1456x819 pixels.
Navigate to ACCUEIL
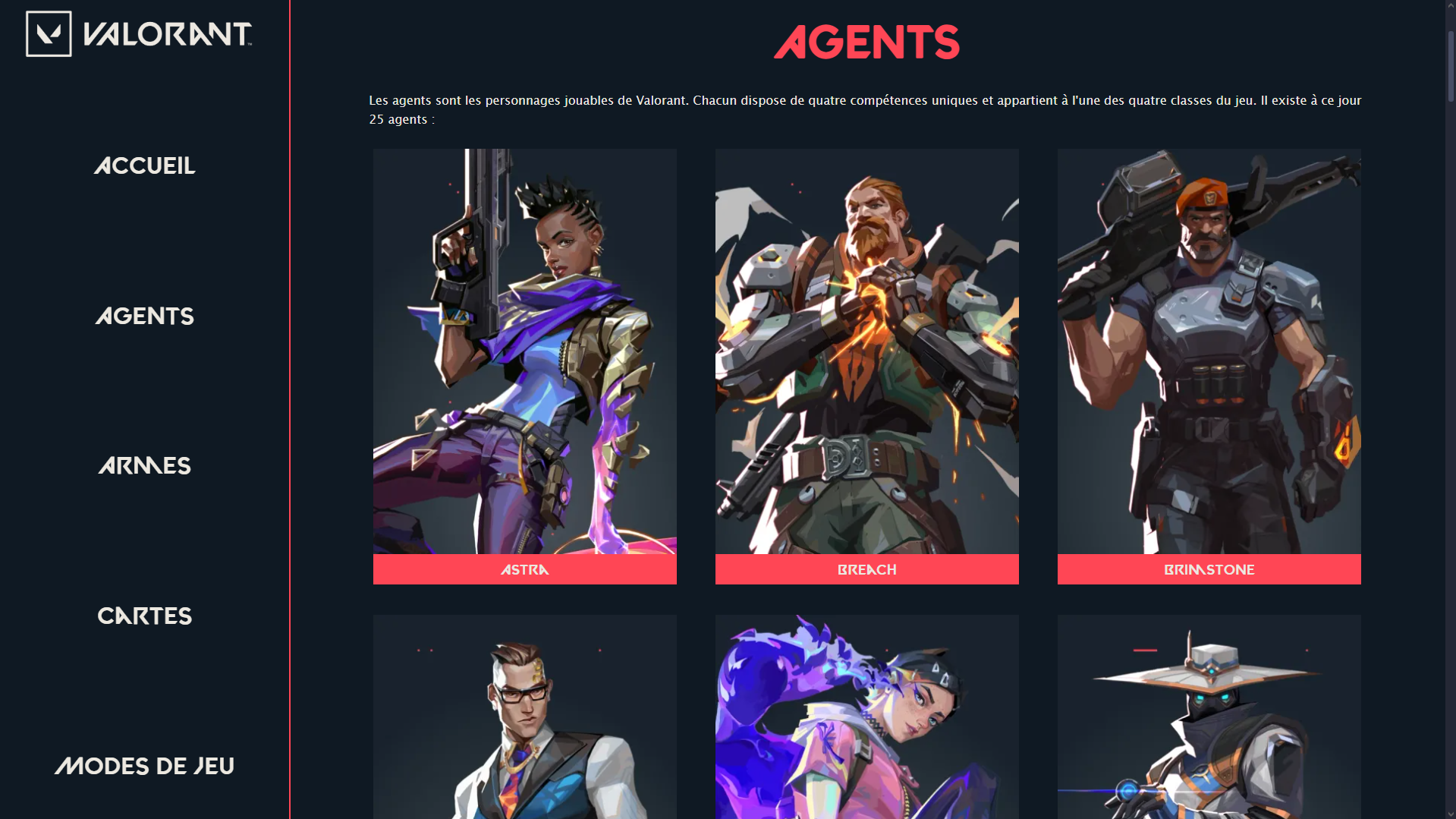(145, 165)
